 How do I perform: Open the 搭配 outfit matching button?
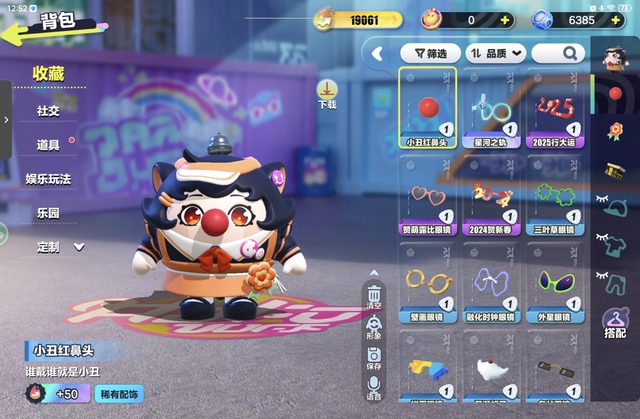pos(614,325)
